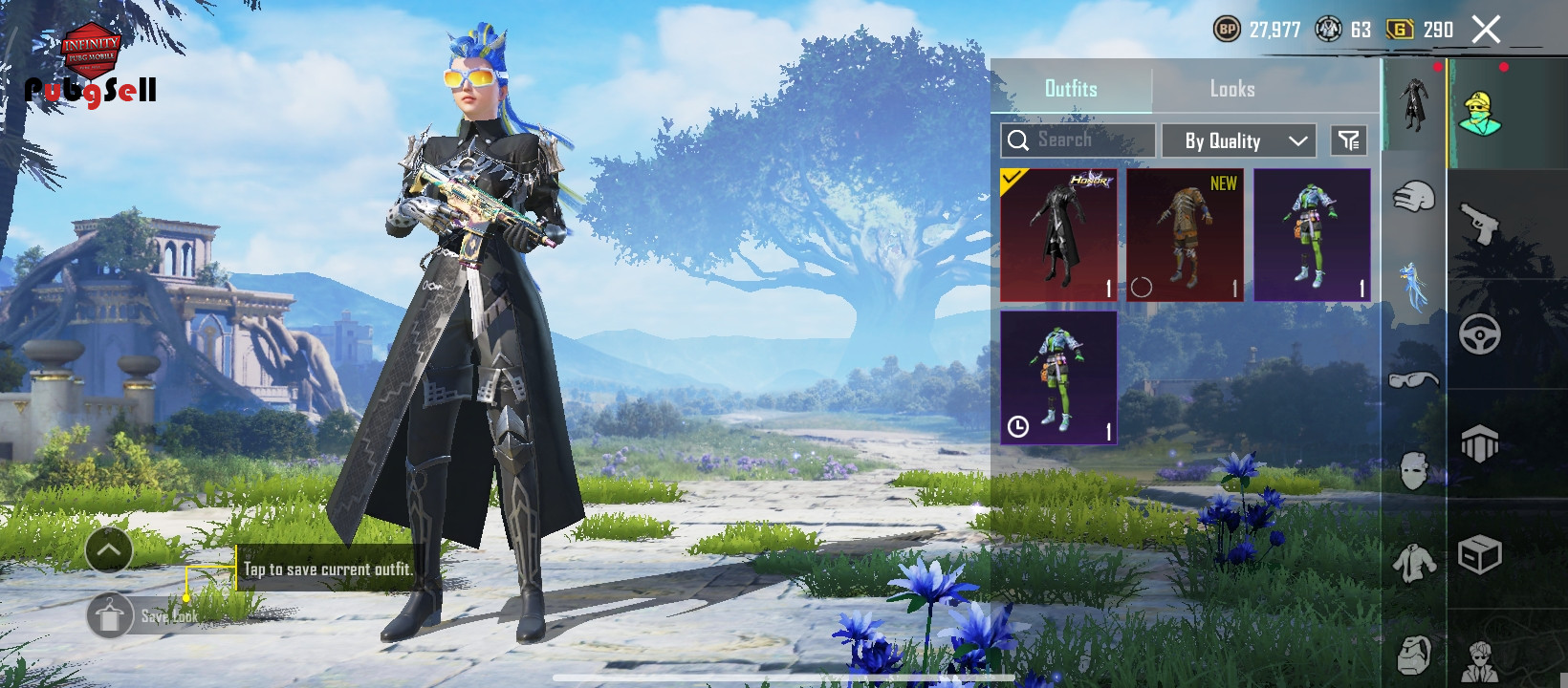Open the box crate section
The image size is (1568, 688).
click(1480, 554)
